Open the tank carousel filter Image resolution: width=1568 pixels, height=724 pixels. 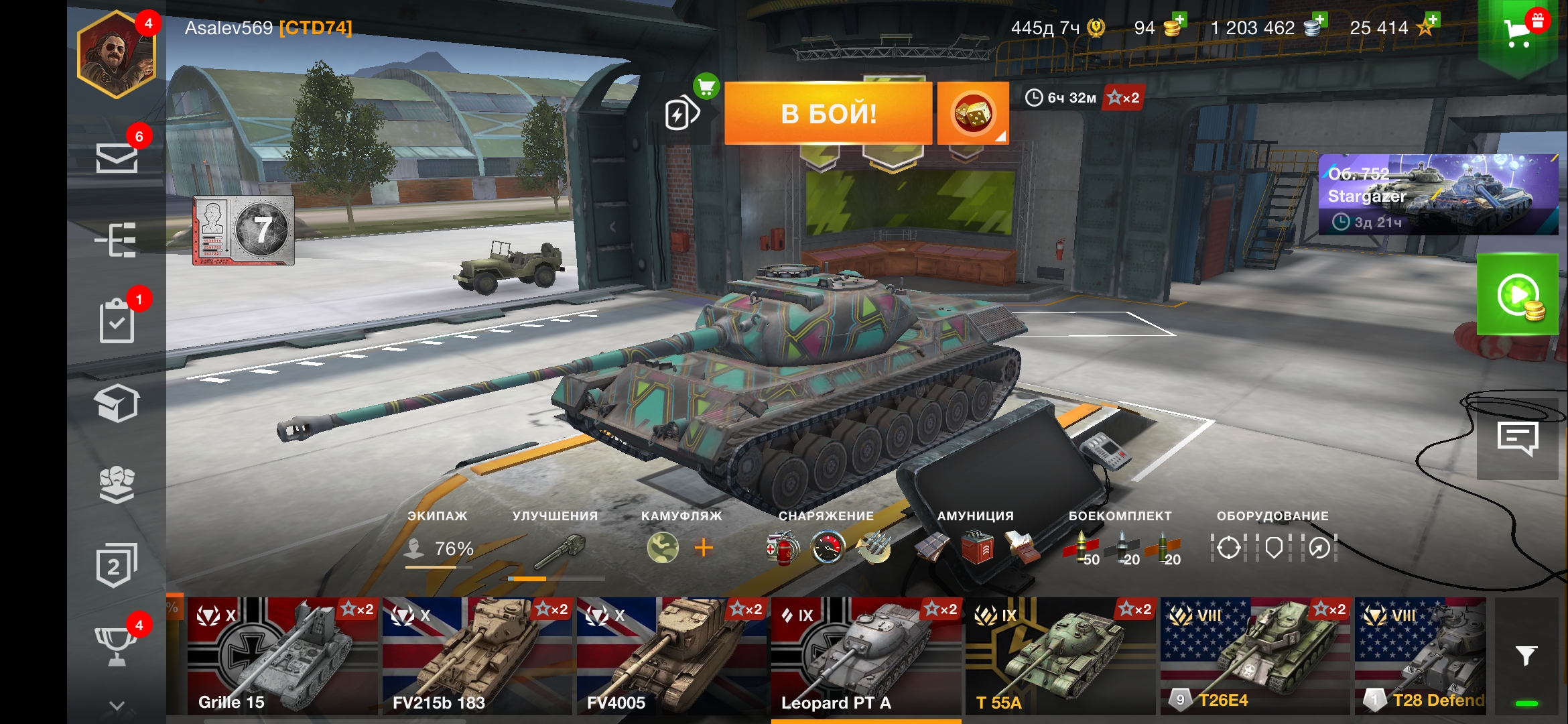(x=1526, y=656)
